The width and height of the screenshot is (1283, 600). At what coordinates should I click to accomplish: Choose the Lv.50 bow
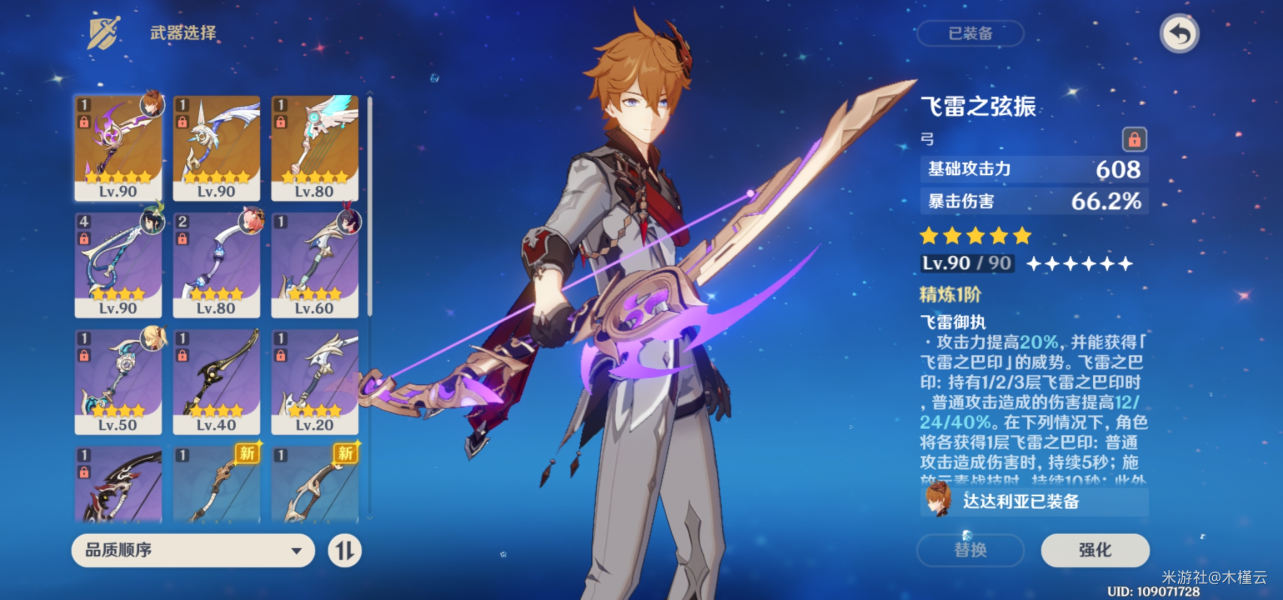pos(118,379)
